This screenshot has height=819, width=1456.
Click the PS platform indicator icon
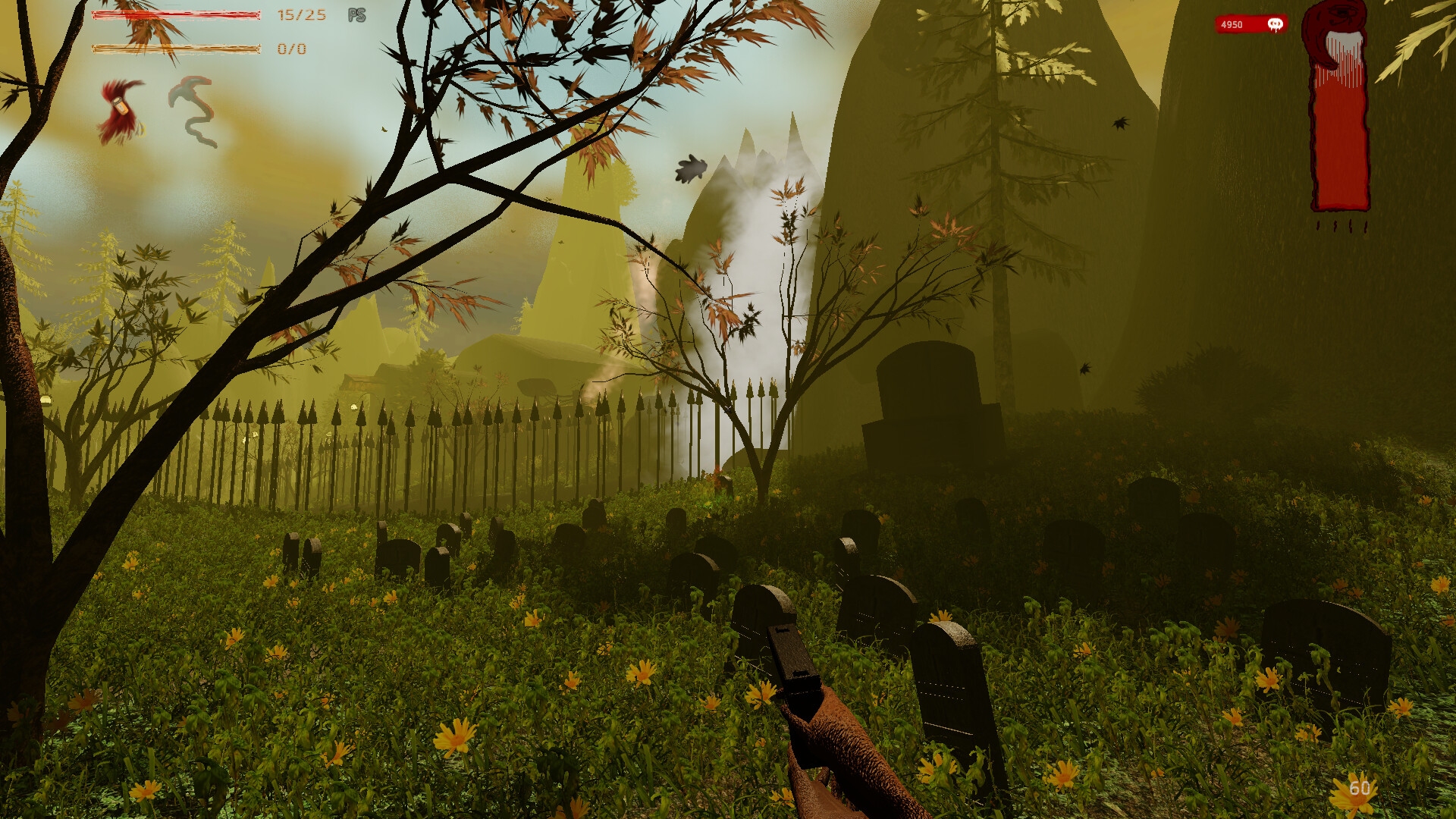point(356,15)
